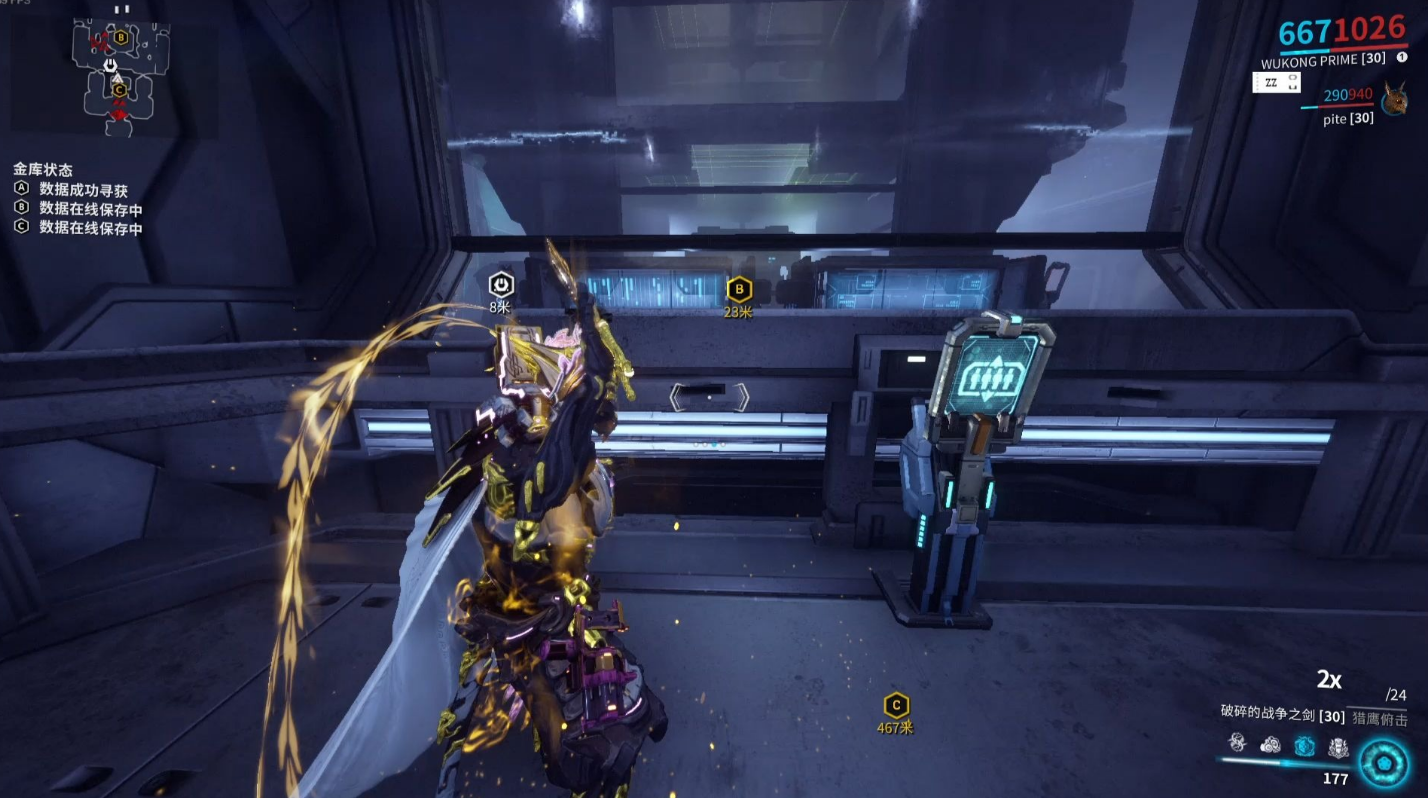The width and height of the screenshot is (1428, 798).
Task: Select the C waypoint marked 467米
Action: [x=895, y=706]
